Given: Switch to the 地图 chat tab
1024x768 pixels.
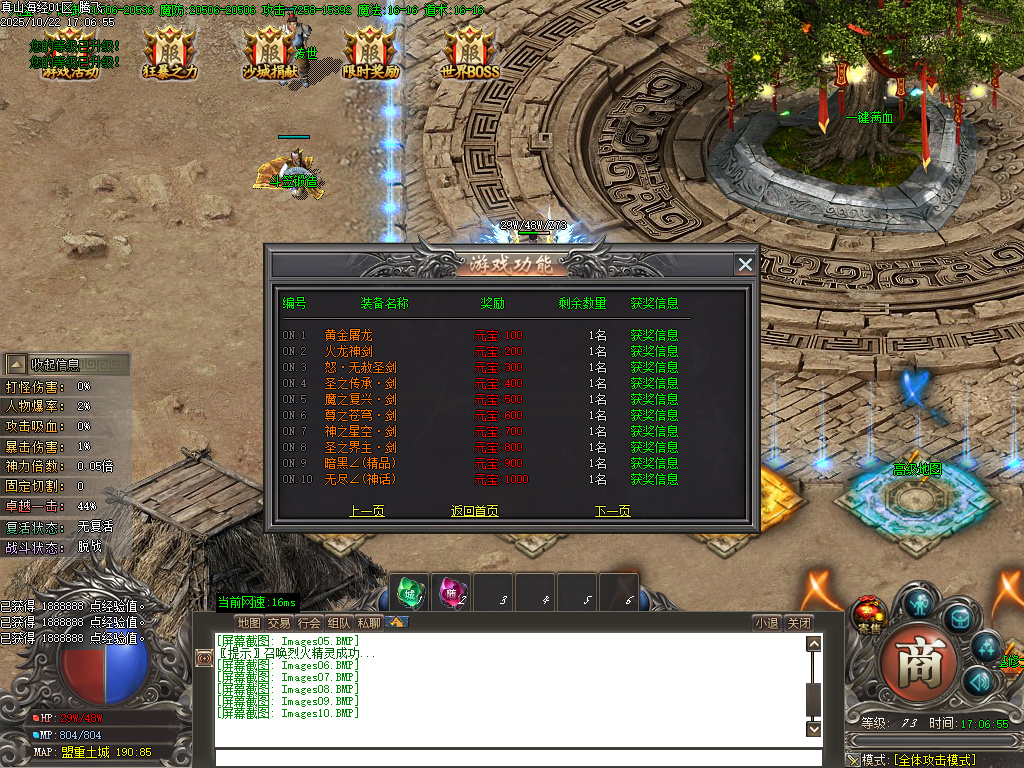Looking at the screenshot, I should coord(248,622).
